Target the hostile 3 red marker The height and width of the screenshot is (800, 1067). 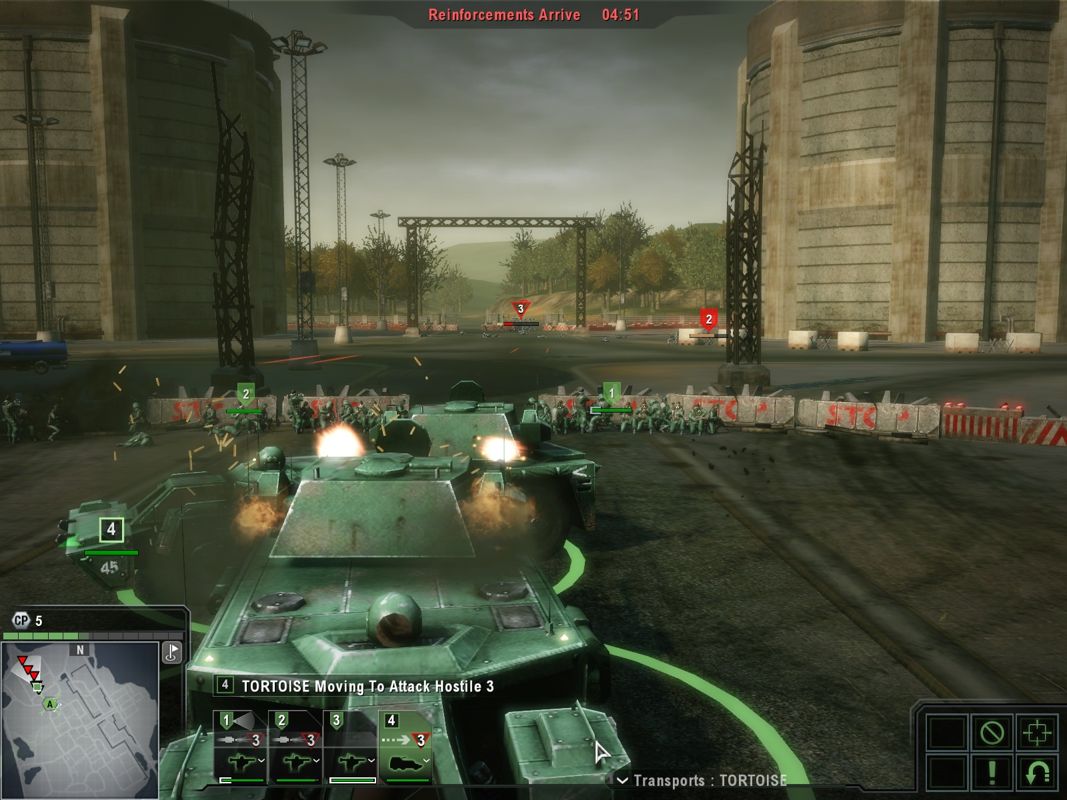coord(519,309)
